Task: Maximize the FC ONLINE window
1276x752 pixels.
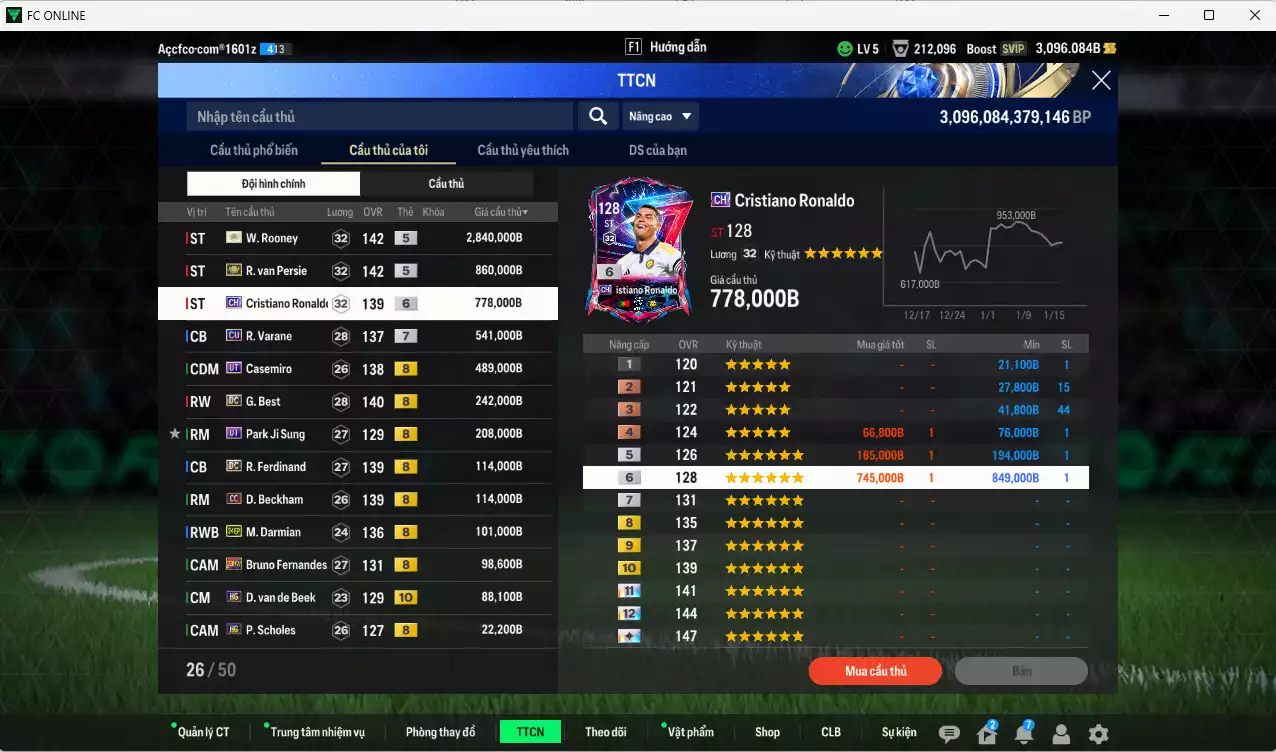Action: coord(1209,15)
